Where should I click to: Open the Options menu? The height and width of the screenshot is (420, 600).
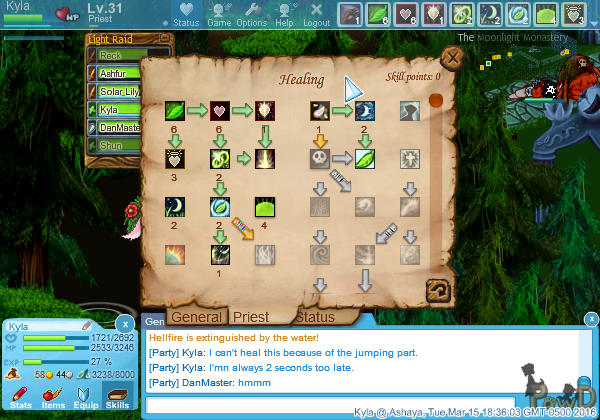click(251, 14)
